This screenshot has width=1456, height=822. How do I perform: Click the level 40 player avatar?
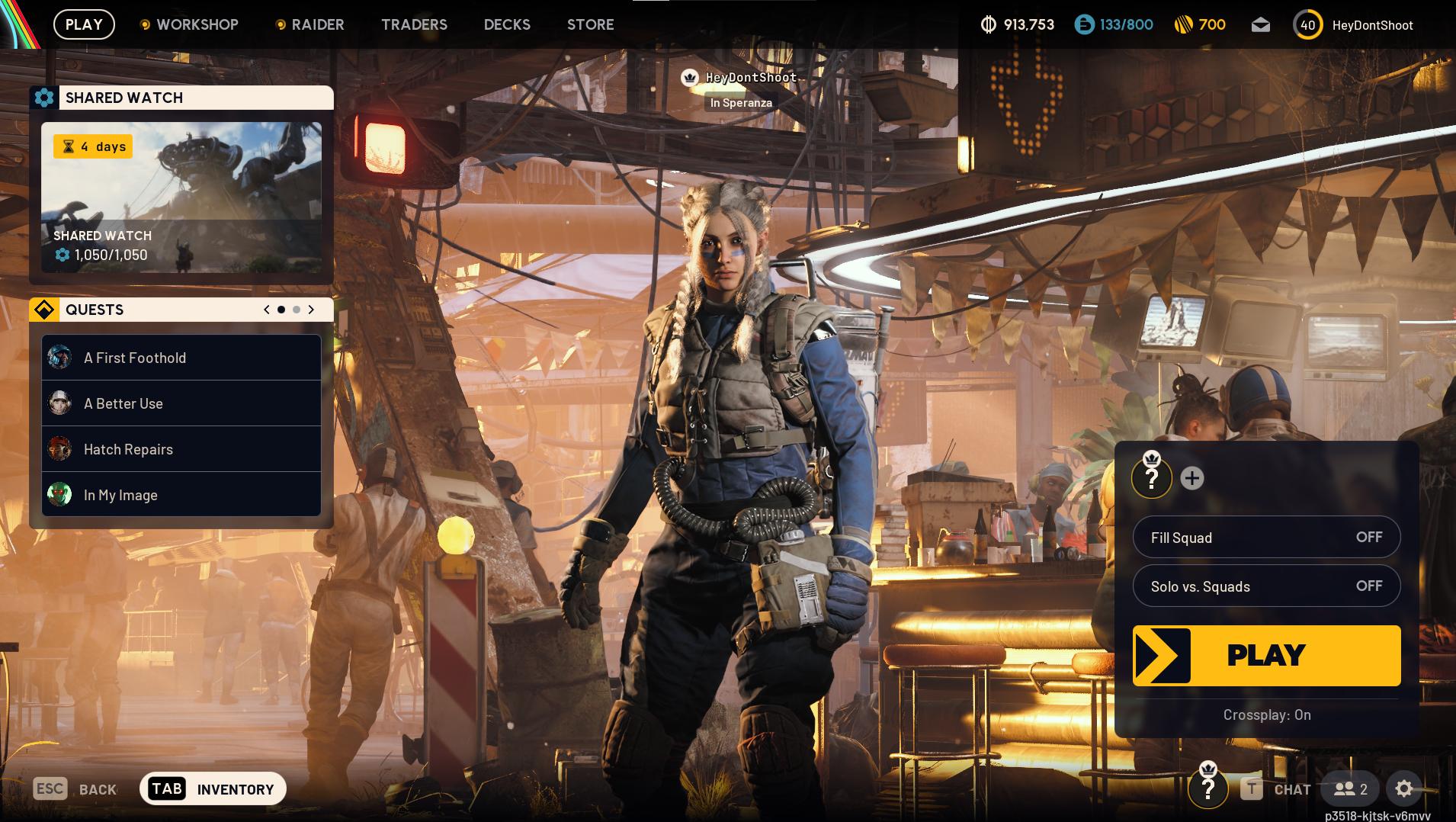[x=1307, y=24]
